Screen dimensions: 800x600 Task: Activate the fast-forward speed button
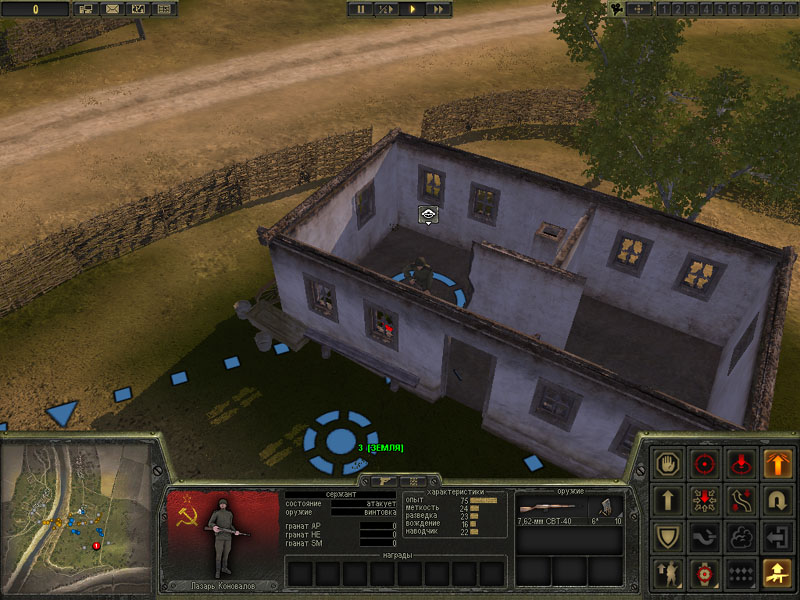coord(438,9)
